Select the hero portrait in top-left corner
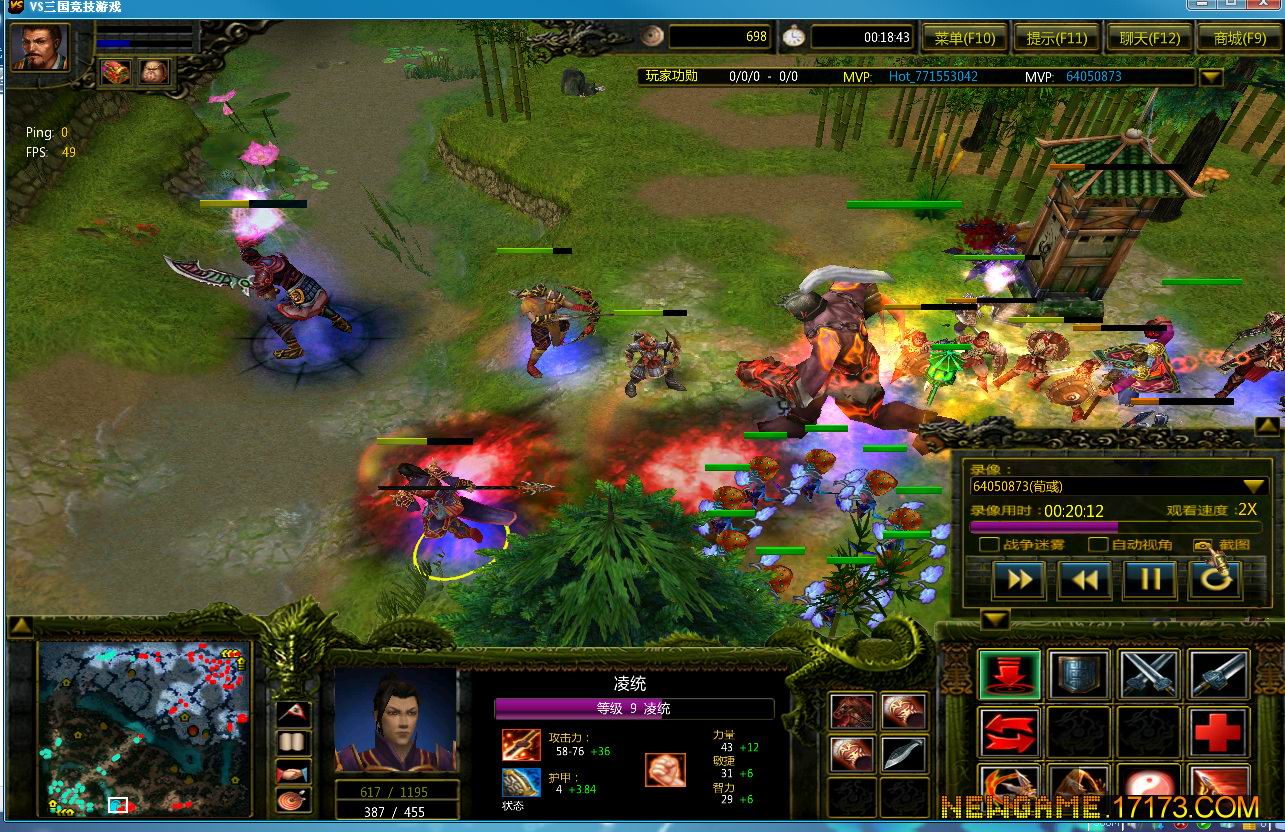The height and width of the screenshot is (832, 1285). click(40, 48)
